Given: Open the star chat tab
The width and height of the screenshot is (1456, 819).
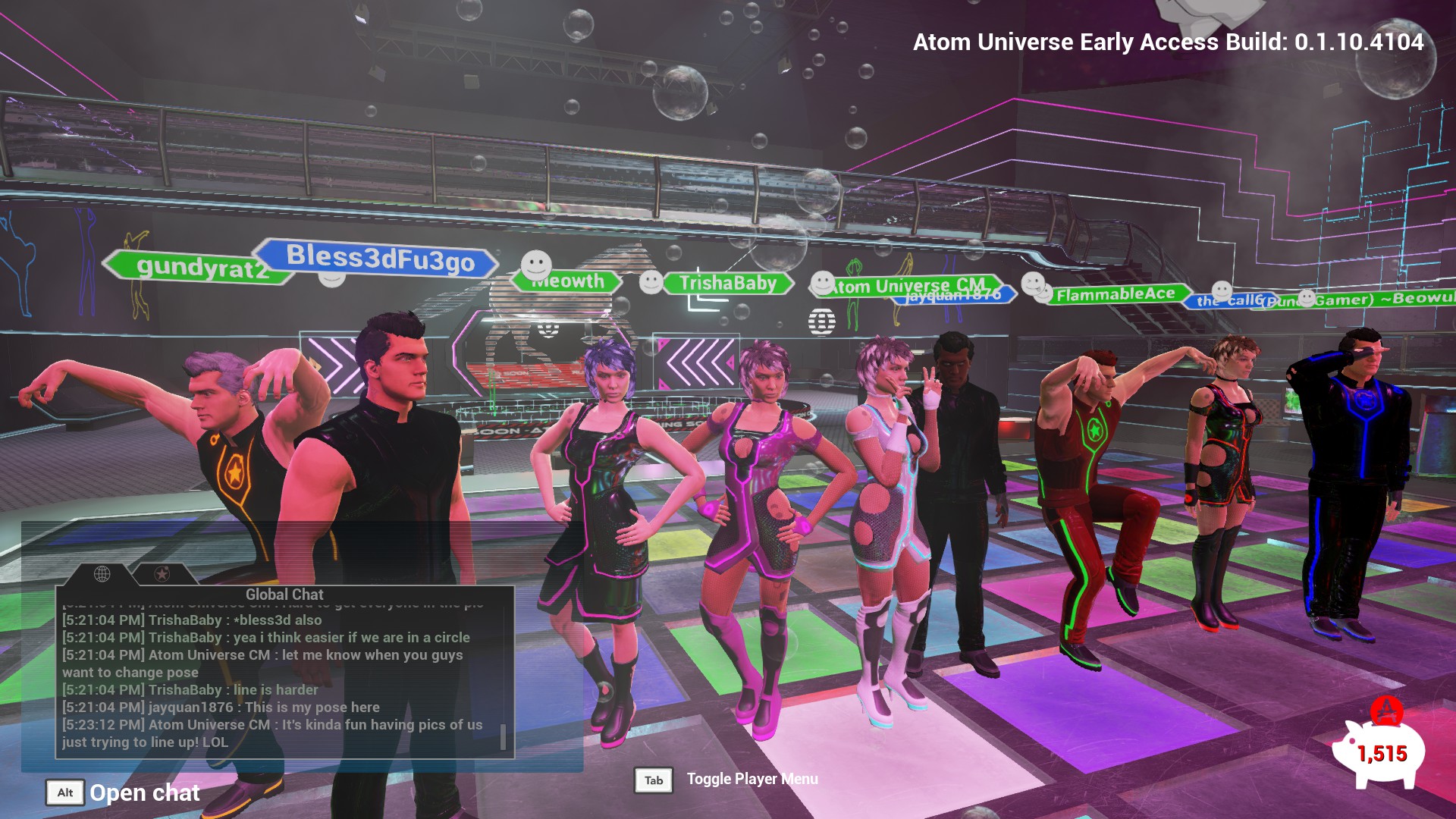Looking at the screenshot, I should pos(162,574).
